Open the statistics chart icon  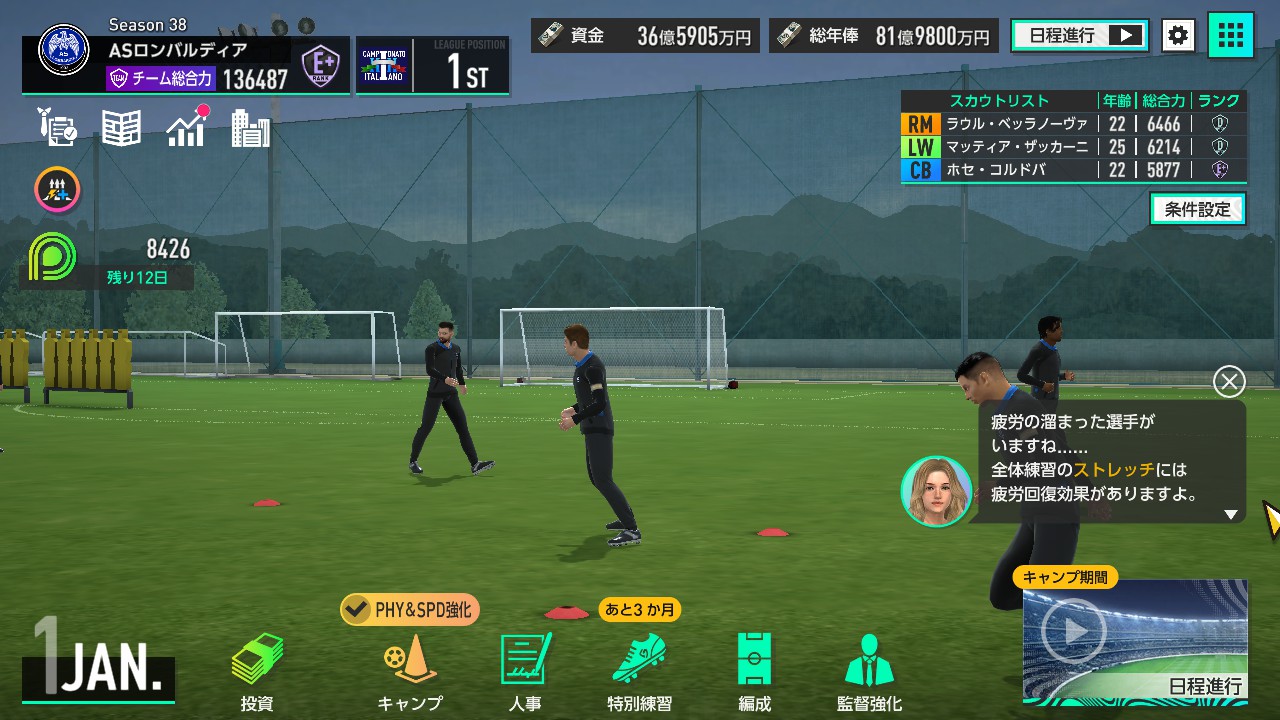point(187,128)
